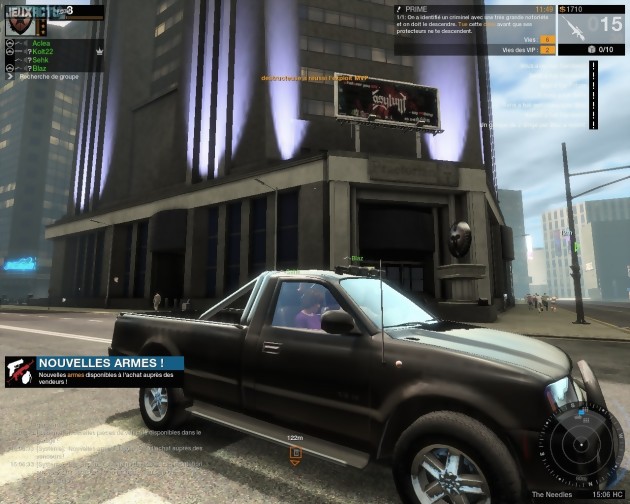Select group member Aclea in the list
This screenshot has height=504, width=630.
coord(41,44)
